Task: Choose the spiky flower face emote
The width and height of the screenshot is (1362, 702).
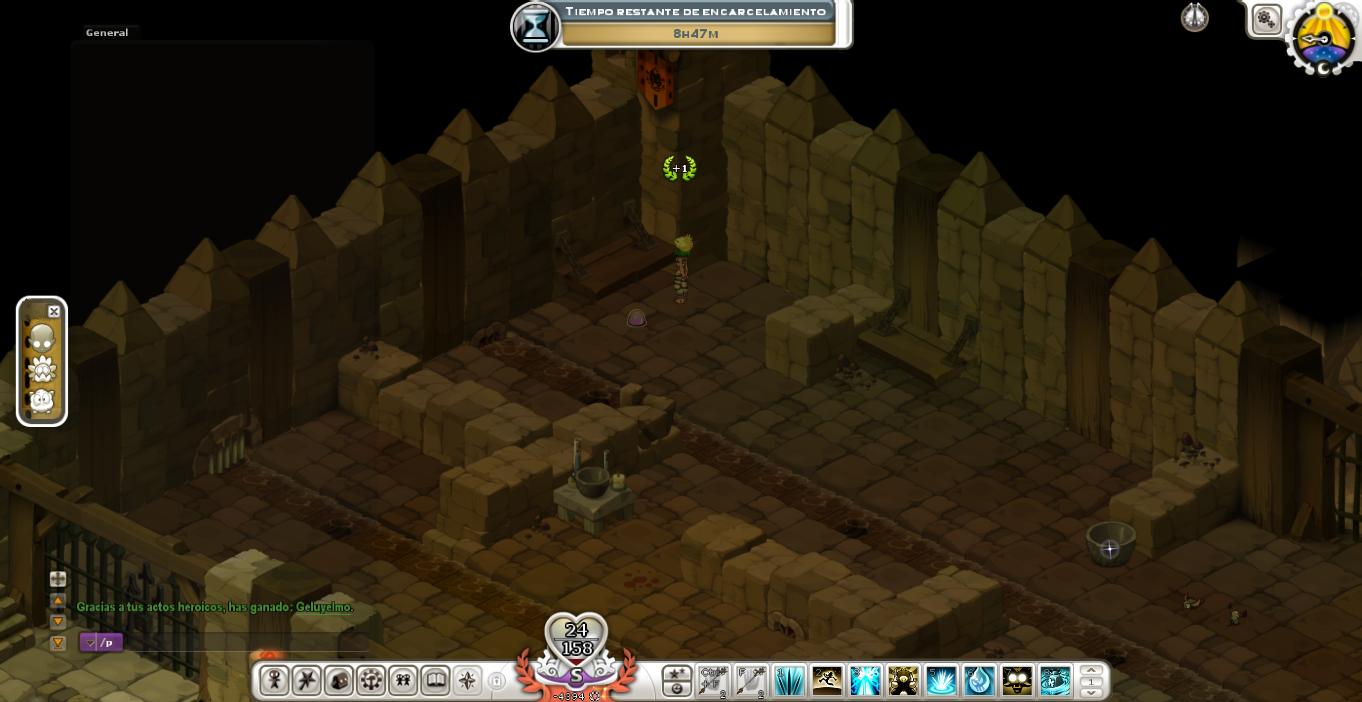Action: coord(42,370)
